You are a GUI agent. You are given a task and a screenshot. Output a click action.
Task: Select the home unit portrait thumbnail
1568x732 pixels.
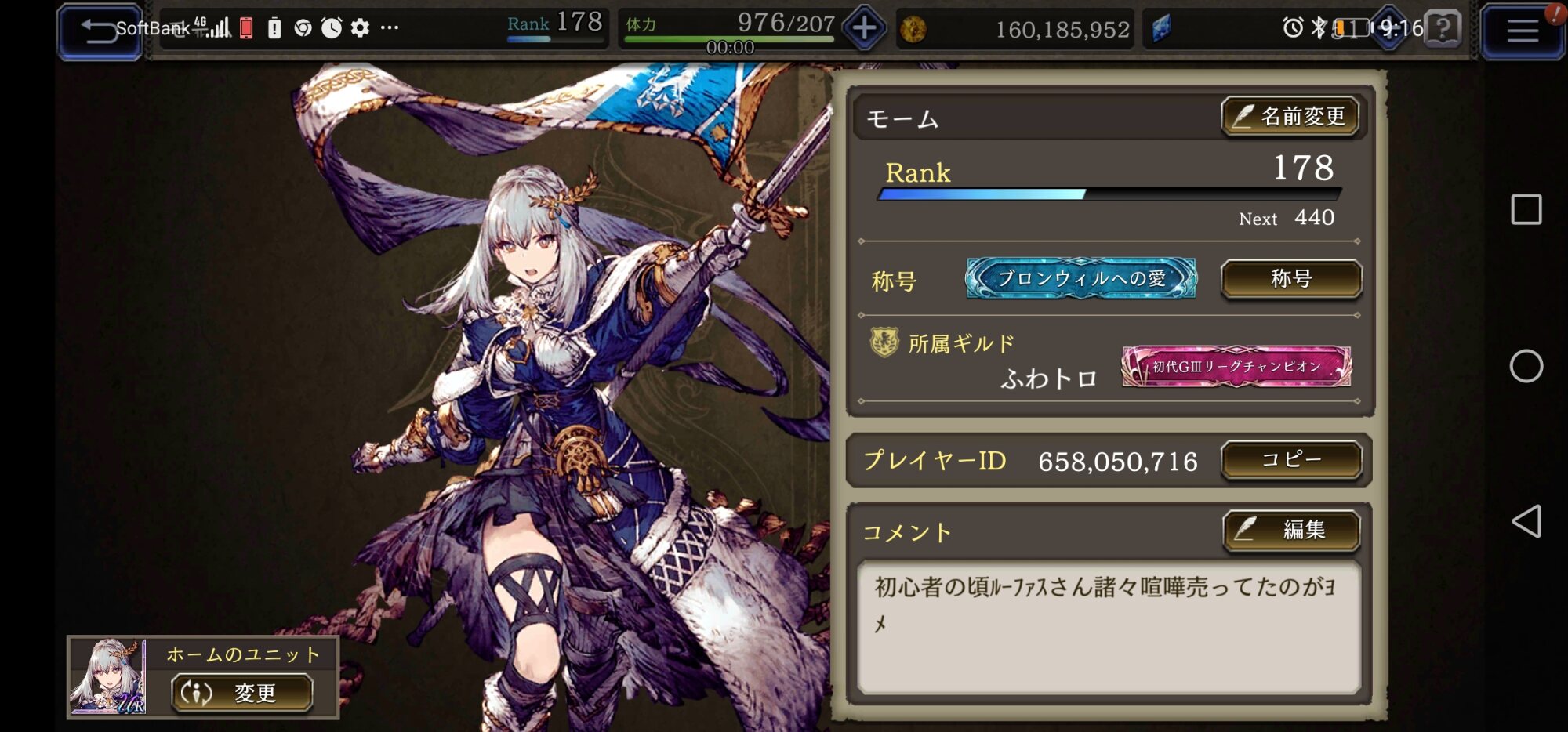(108, 677)
